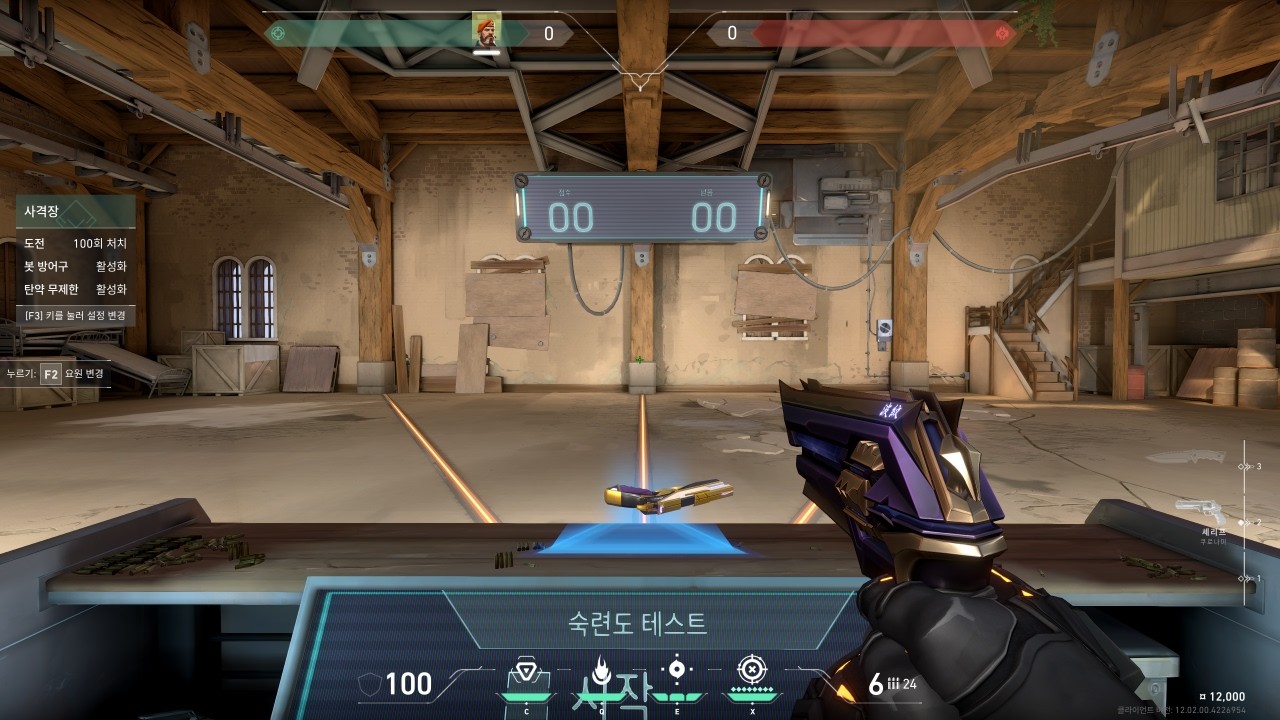
Task: Toggle the 탄약 무제한 setting row
Action: [x=76, y=289]
